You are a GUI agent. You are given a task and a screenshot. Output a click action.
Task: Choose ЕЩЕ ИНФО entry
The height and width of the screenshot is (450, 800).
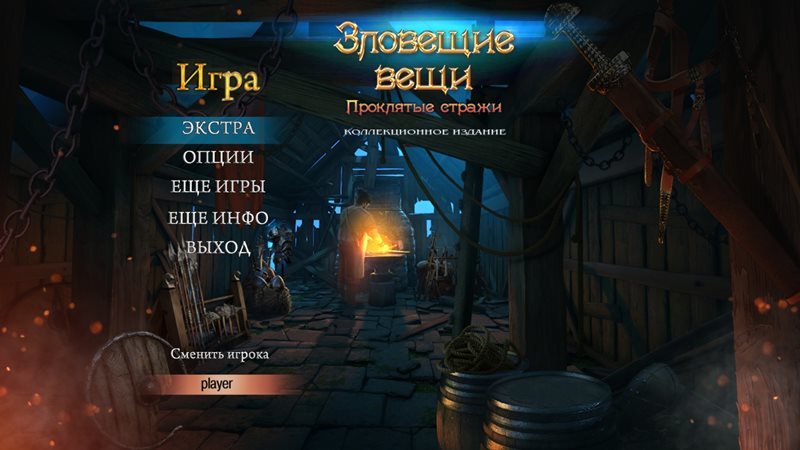(218, 217)
